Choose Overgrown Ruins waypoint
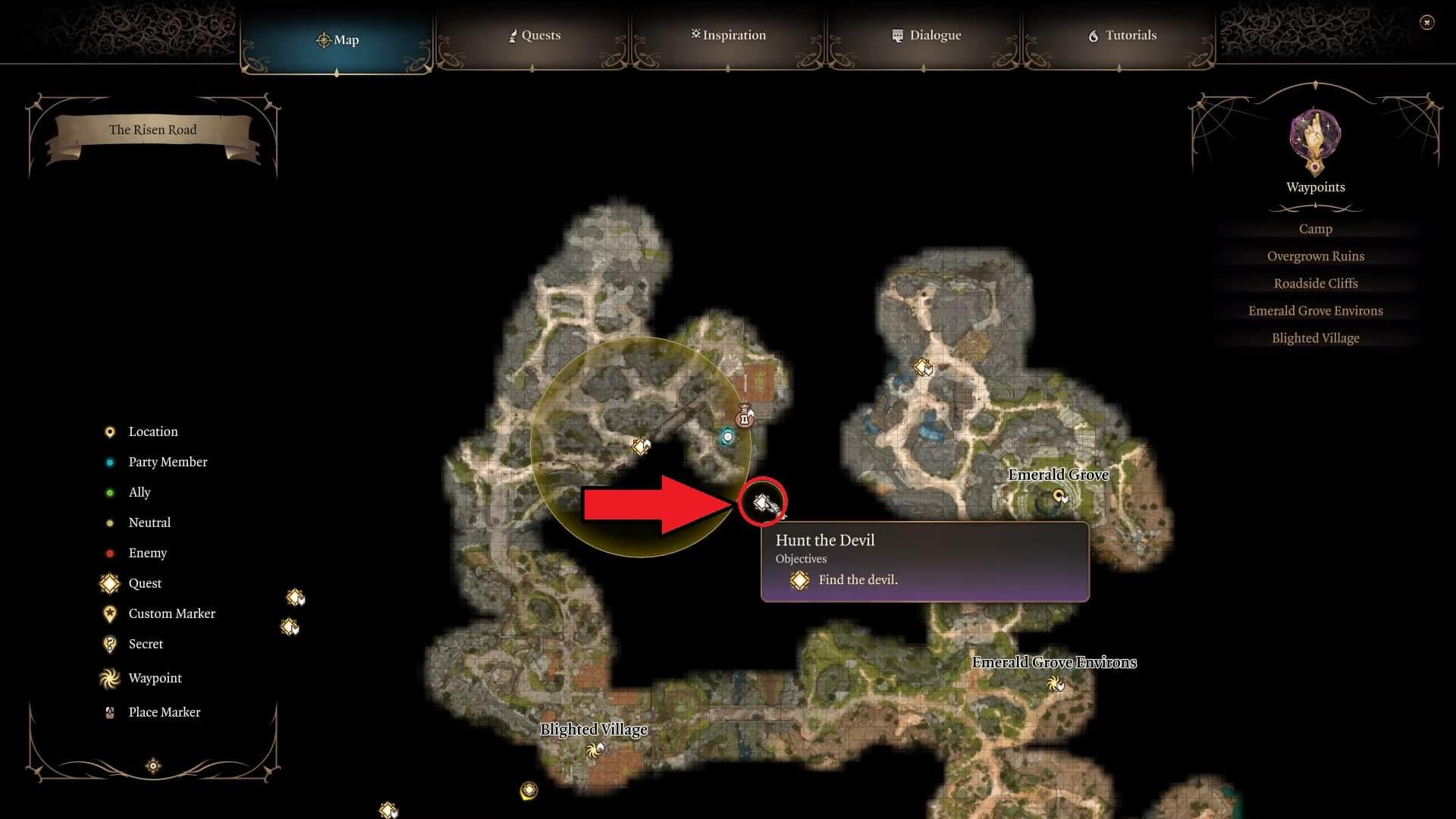 coord(1315,256)
